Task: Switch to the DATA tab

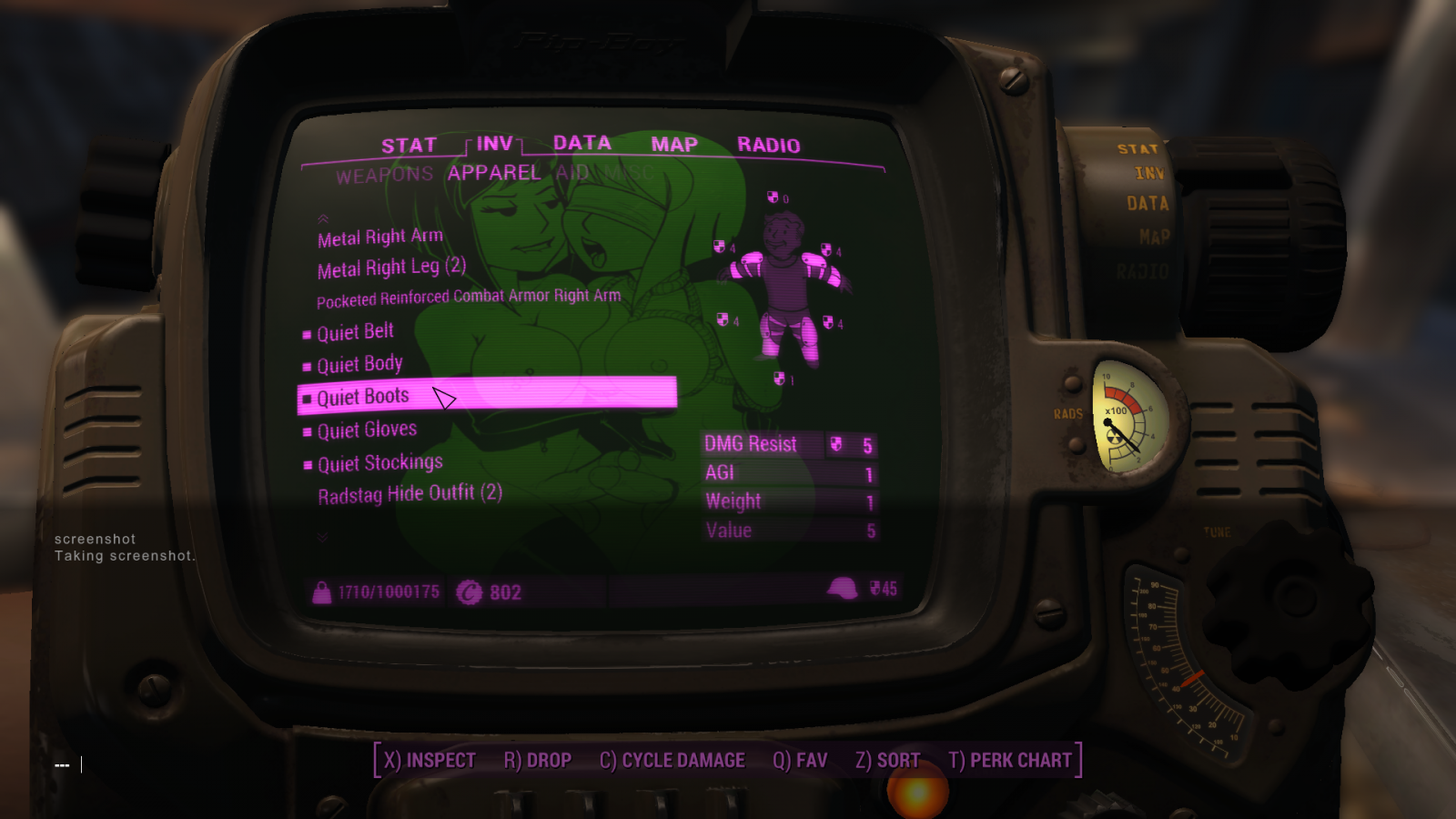Action: click(584, 143)
